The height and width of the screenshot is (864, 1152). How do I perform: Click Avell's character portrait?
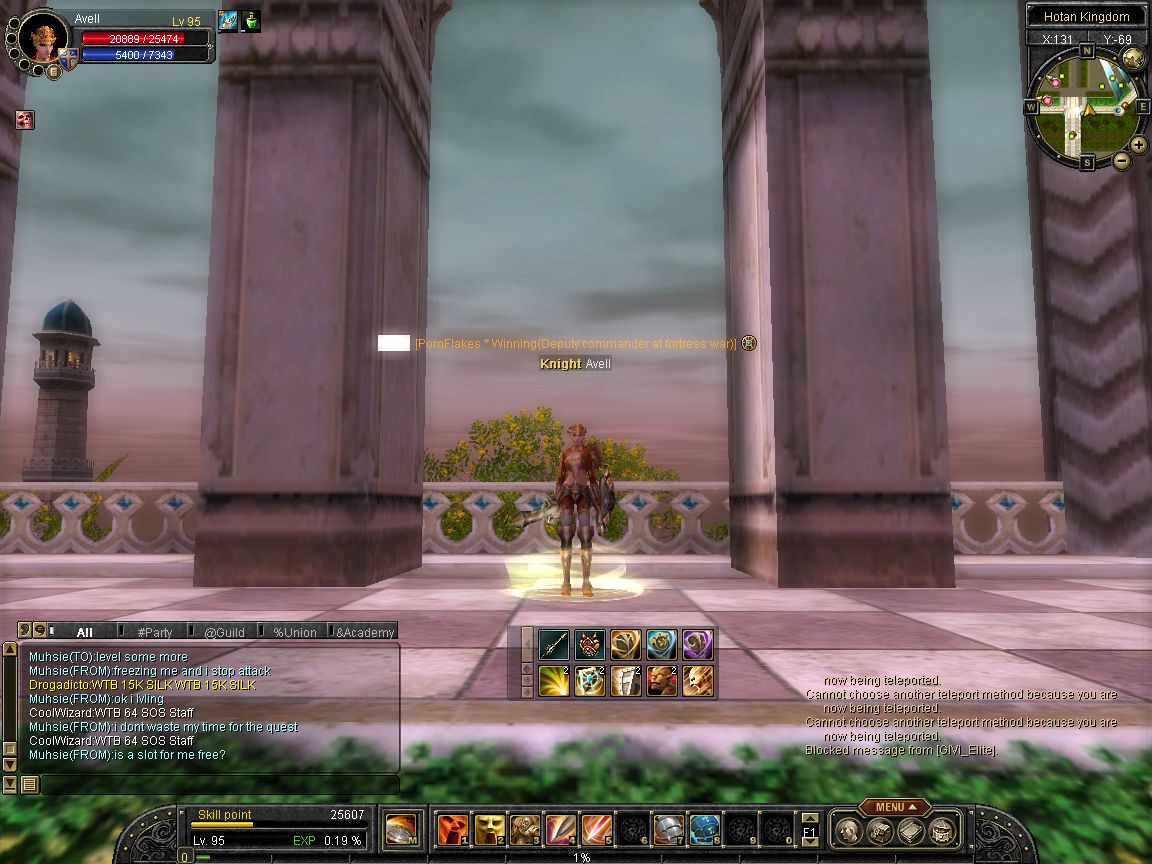pos(43,38)
